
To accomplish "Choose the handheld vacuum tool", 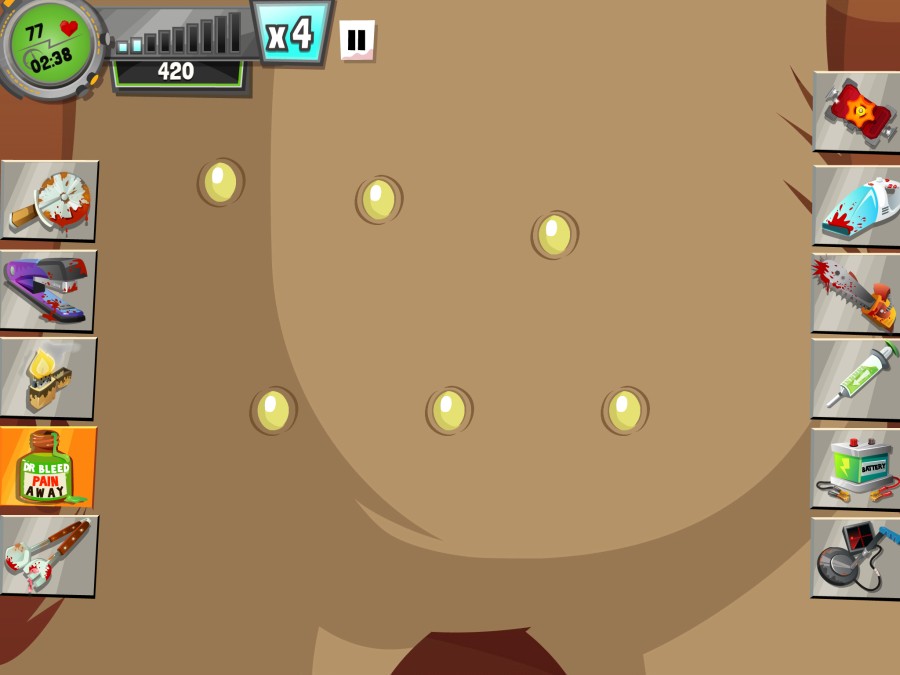I will 856,206.
